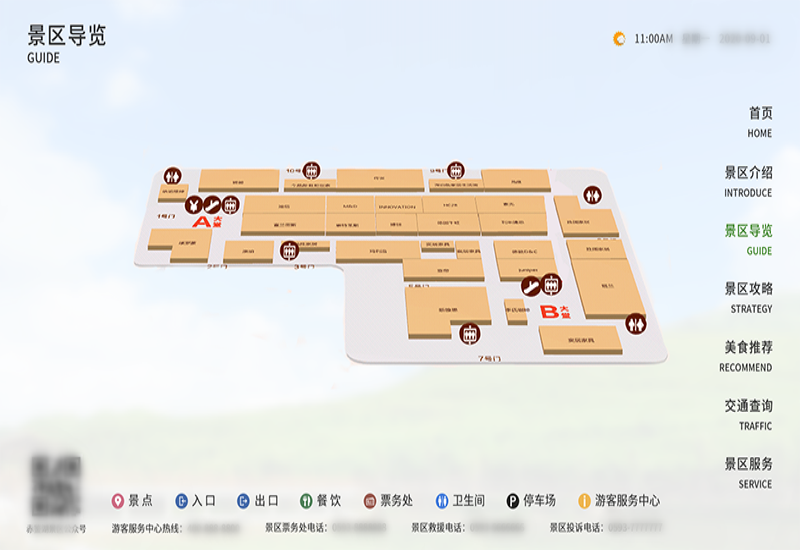The image size is (800, 550).
Task: Go to the 首页 HOME page
Action: click(x=759, y=121)
